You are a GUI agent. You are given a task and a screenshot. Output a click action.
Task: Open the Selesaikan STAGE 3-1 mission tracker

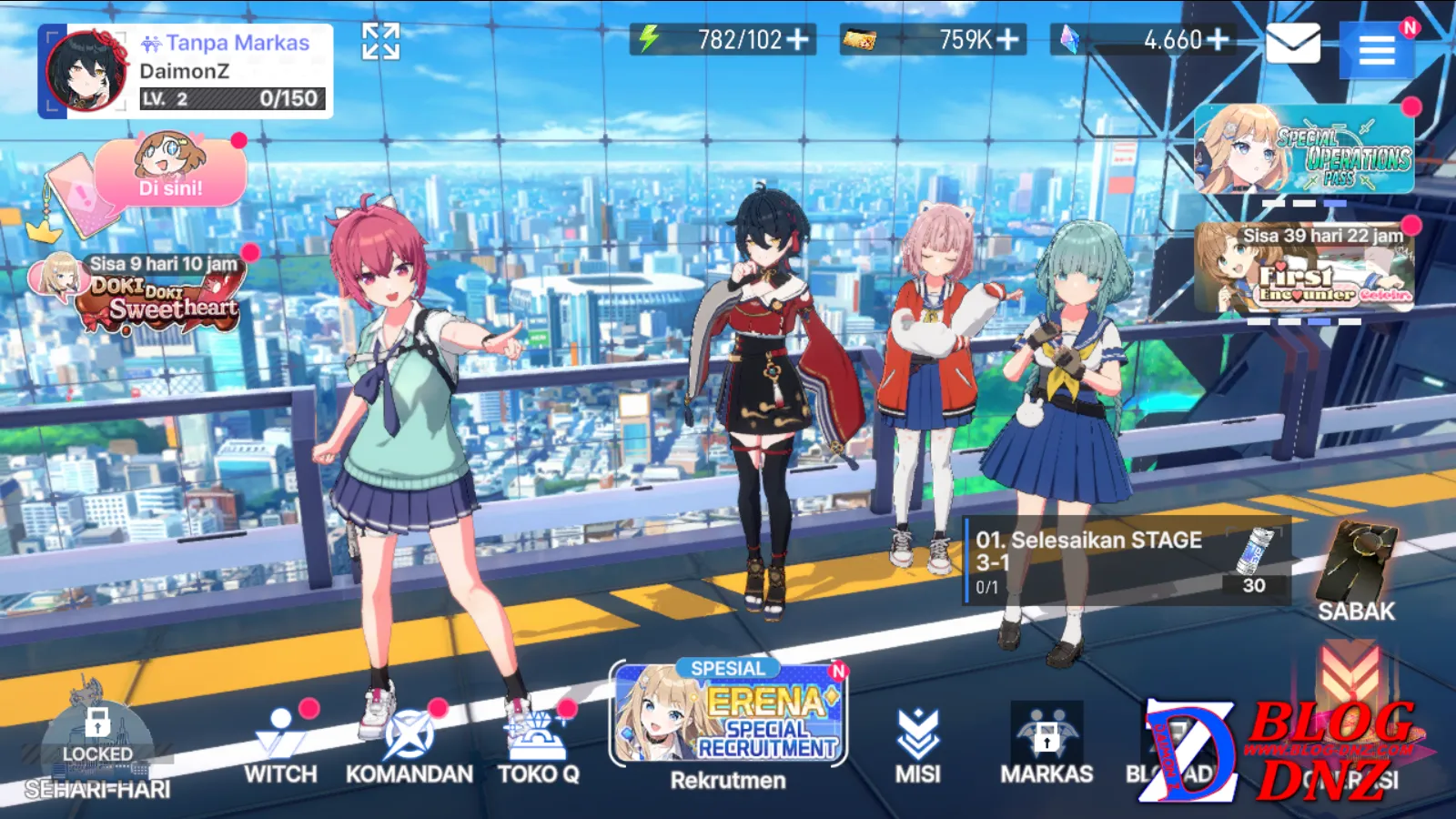point(1127,561)
